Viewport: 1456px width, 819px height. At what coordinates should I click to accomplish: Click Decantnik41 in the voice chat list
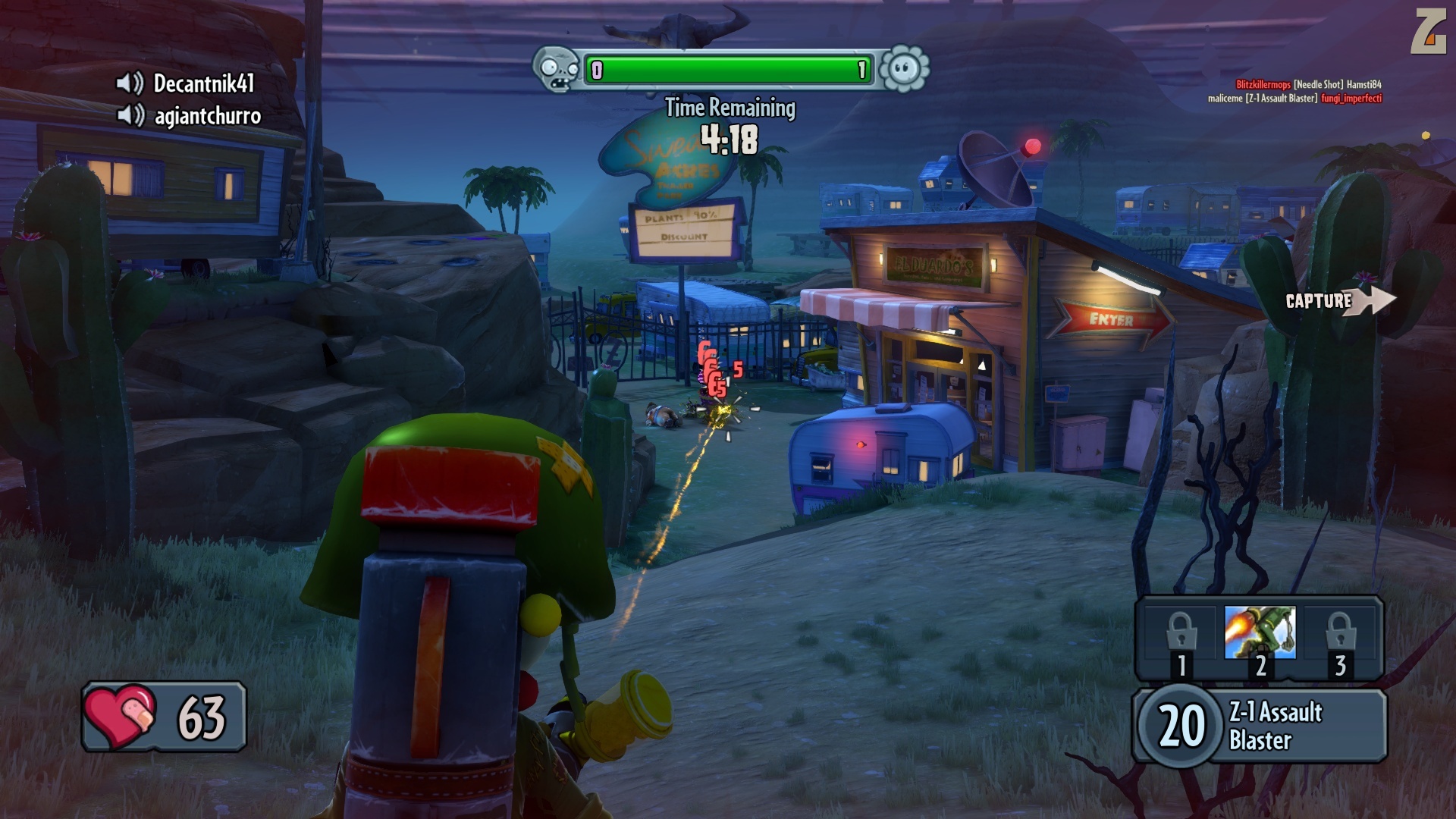click(x=202, y=83)
